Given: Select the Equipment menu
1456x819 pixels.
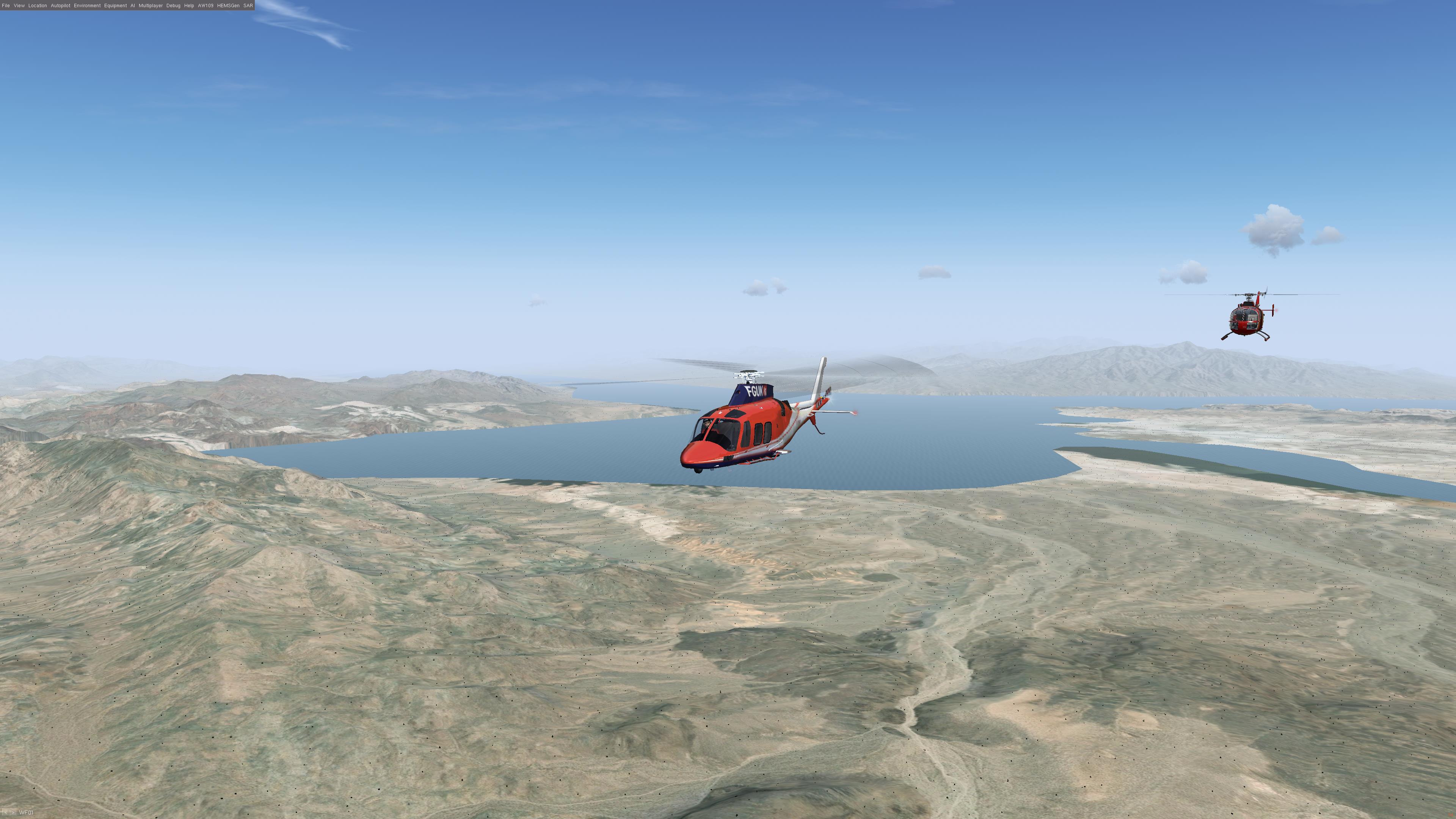Looking at the screenshot, I should (115, 6).
